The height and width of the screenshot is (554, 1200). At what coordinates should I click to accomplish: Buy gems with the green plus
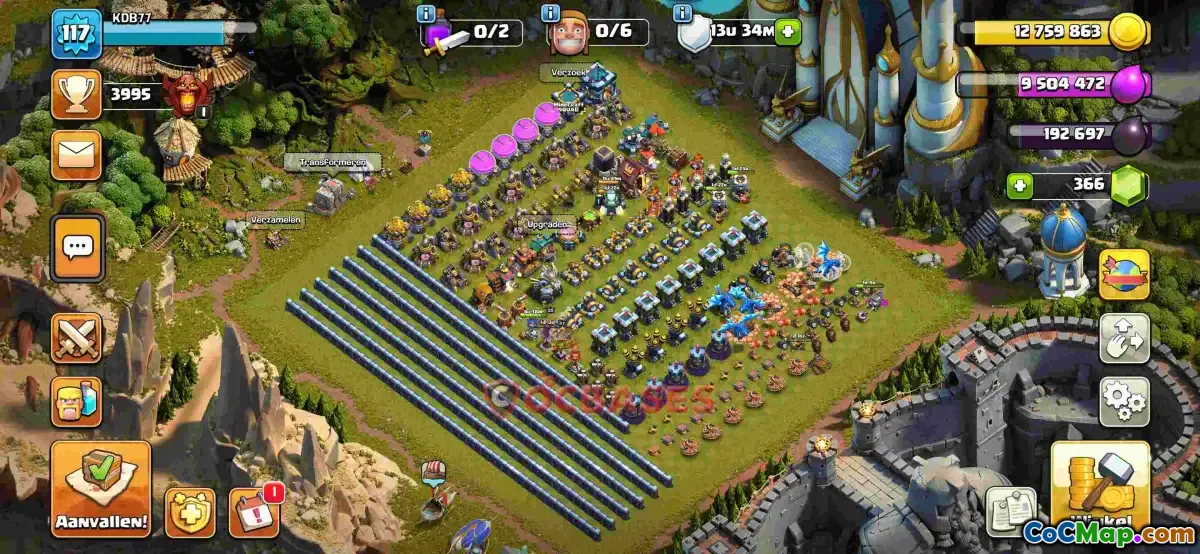(x=1018, y=185)
